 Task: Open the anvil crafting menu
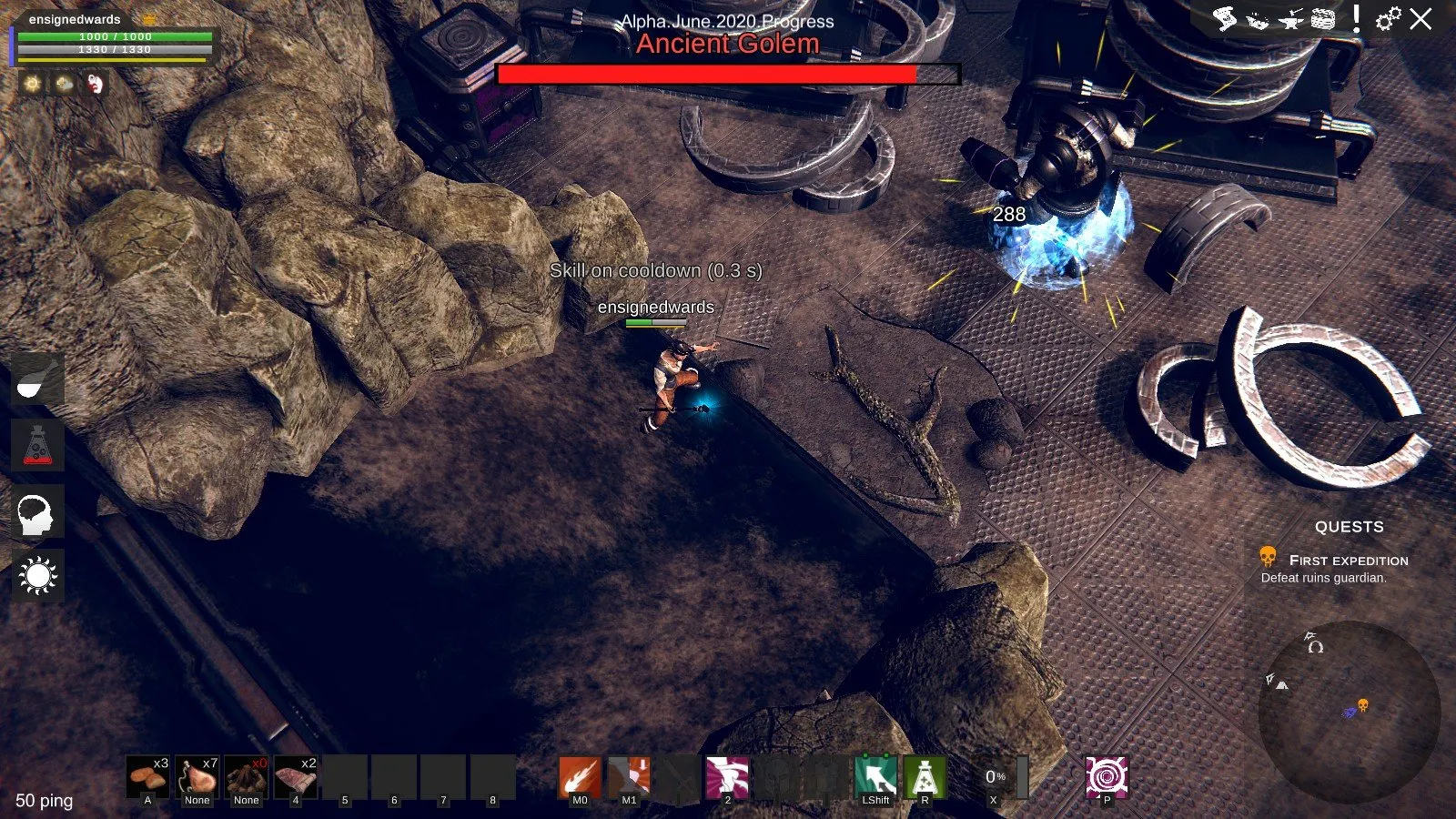pos(1290,19)
